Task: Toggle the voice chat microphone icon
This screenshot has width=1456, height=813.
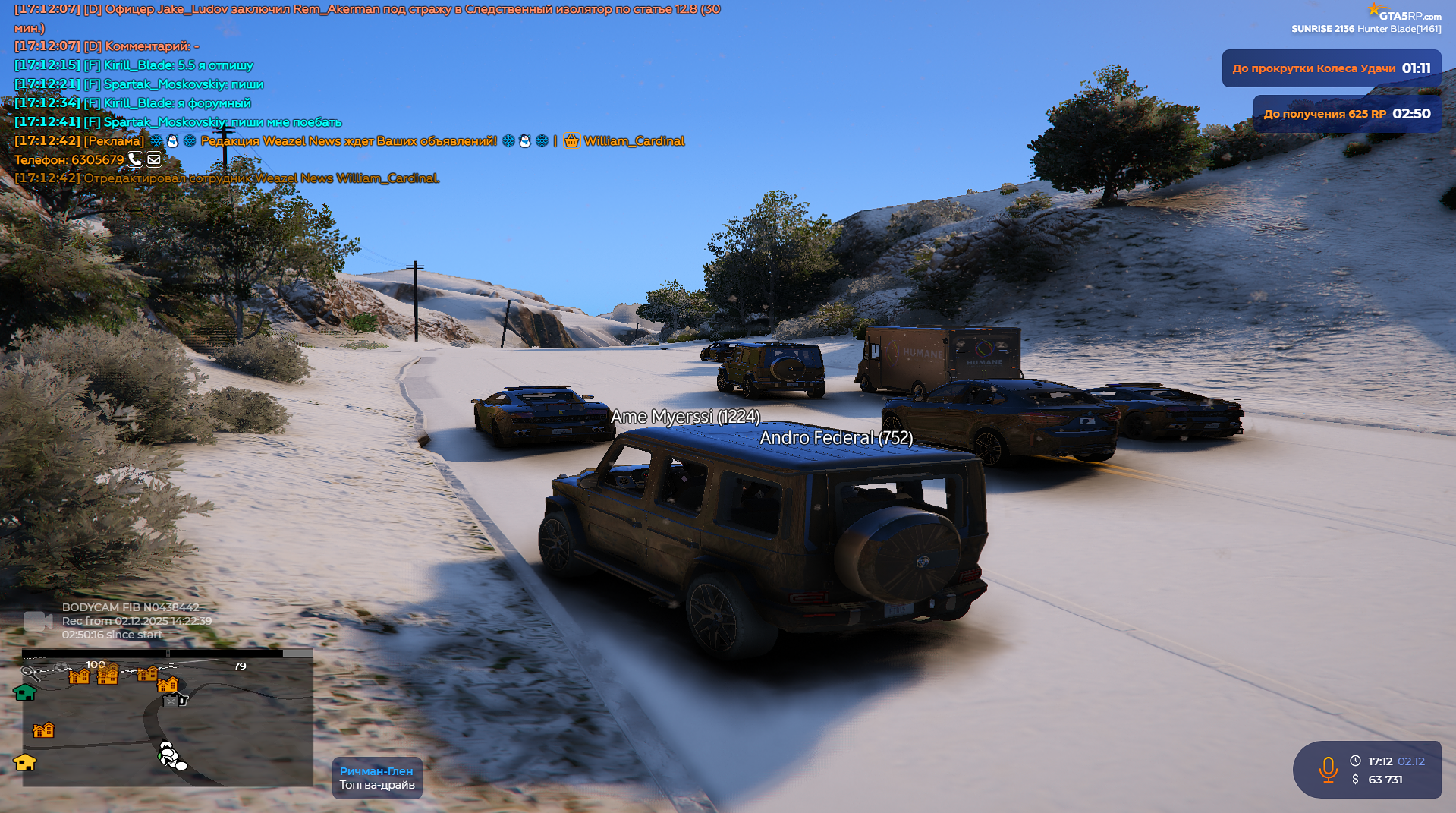Action: [x=1328, y=769]
